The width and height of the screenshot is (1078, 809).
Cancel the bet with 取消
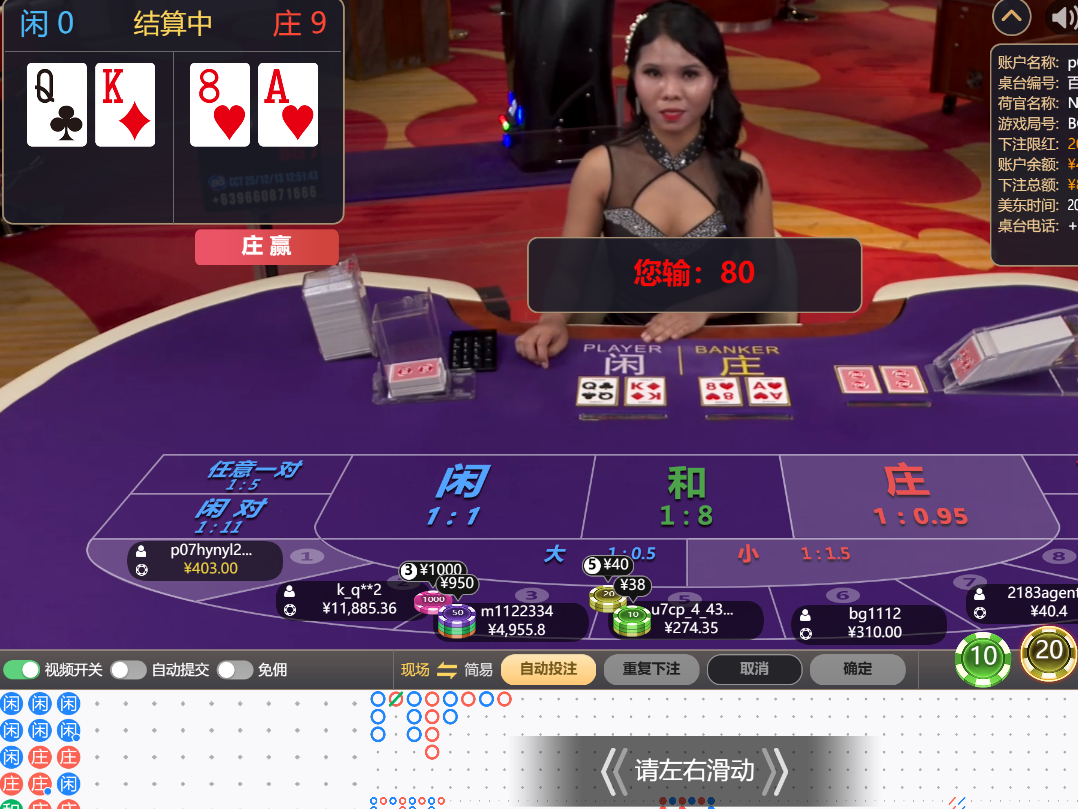tap(754, 669)
